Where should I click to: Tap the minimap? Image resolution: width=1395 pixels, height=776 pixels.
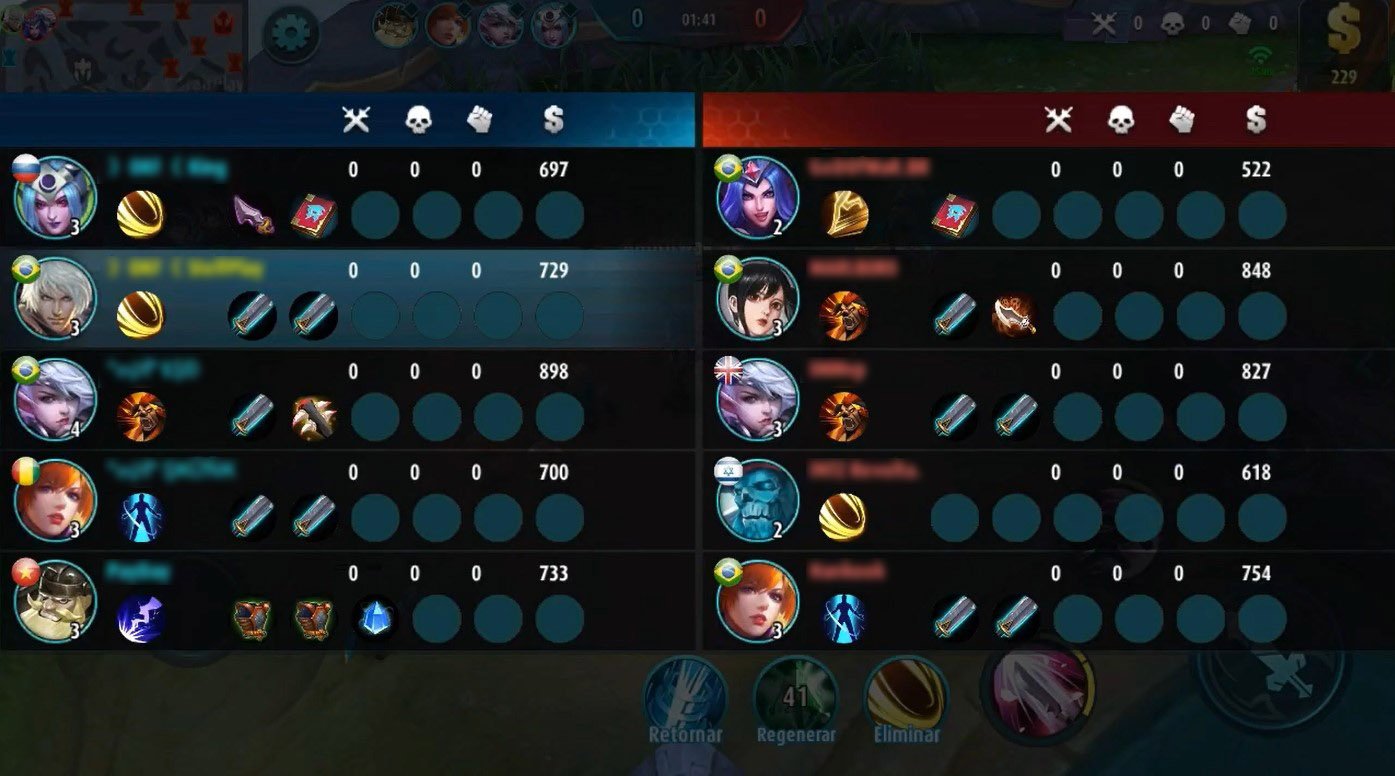124,45
